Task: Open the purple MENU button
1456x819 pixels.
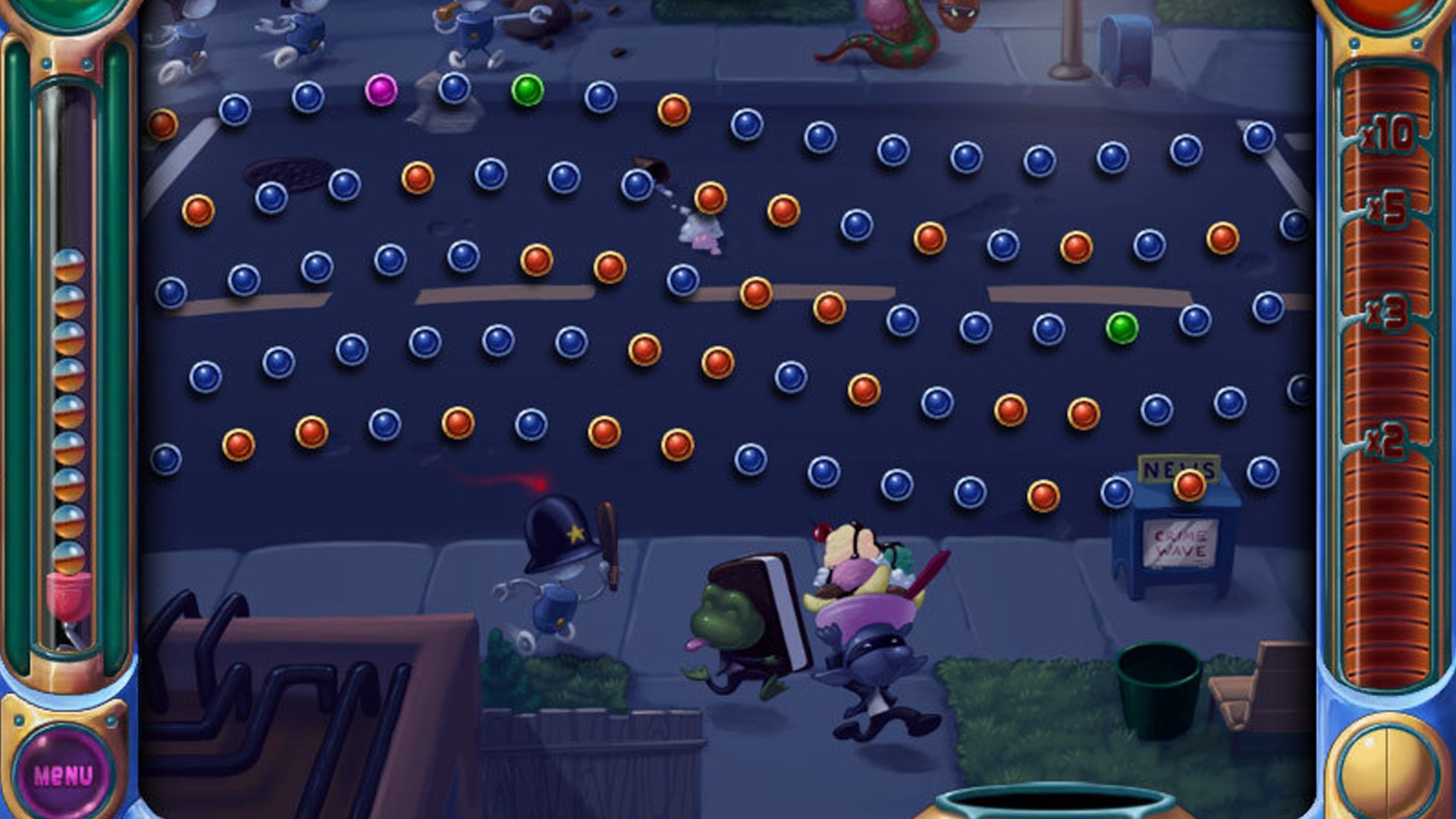Action: tap(64, 774)
